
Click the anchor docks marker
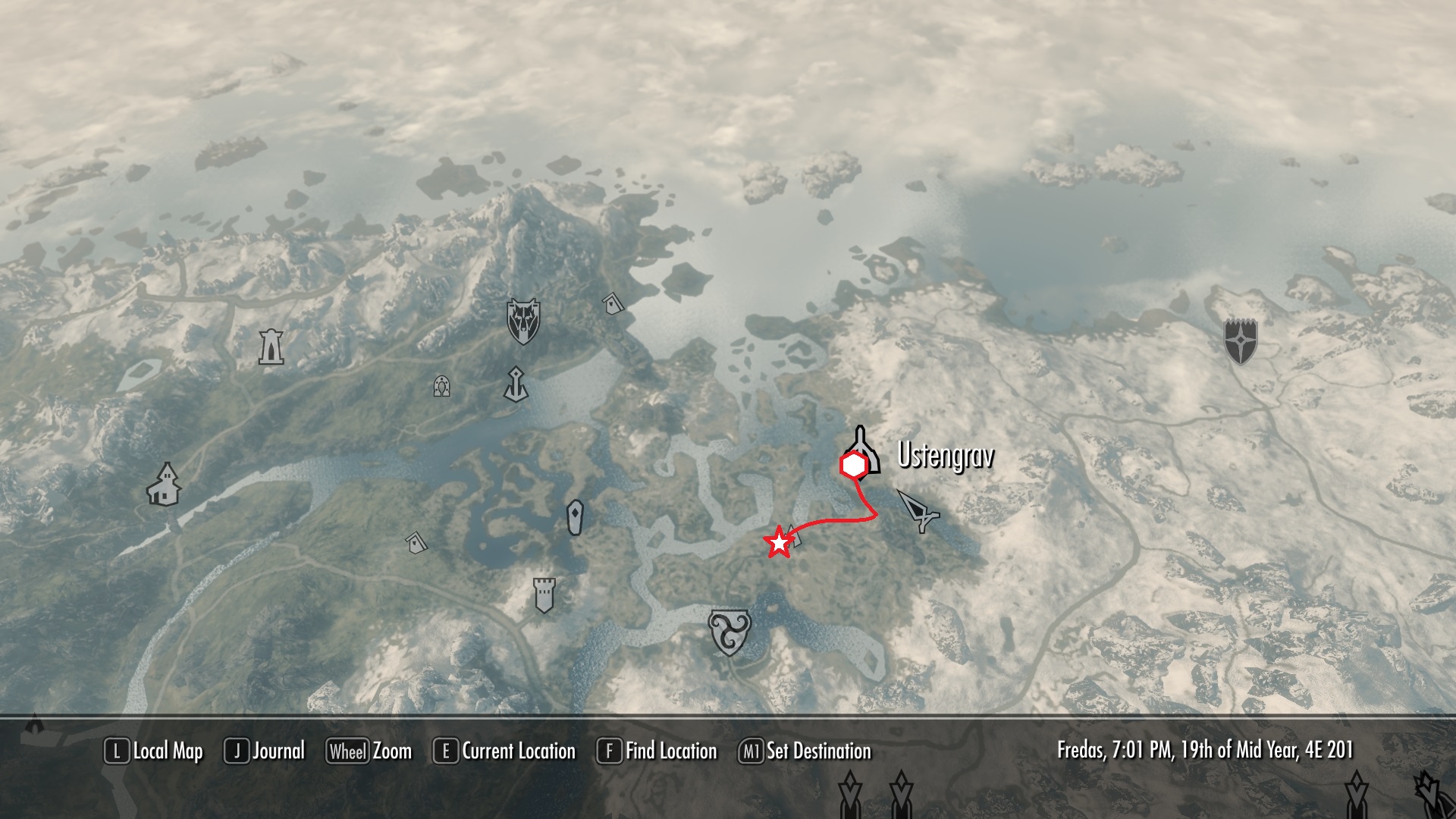point(516,384)
